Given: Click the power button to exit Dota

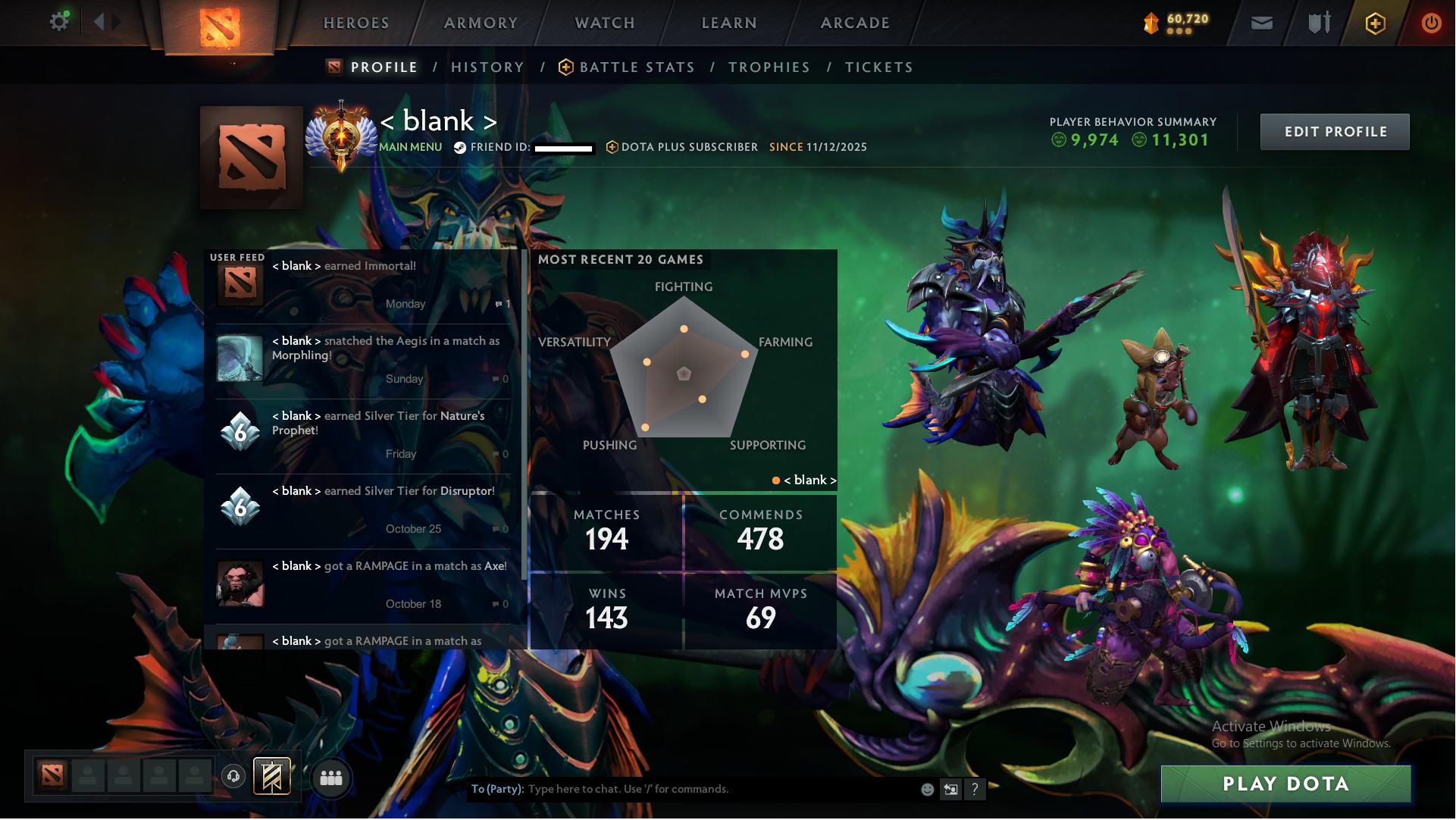Looking at the screenshot, I should click(1432, 23).
